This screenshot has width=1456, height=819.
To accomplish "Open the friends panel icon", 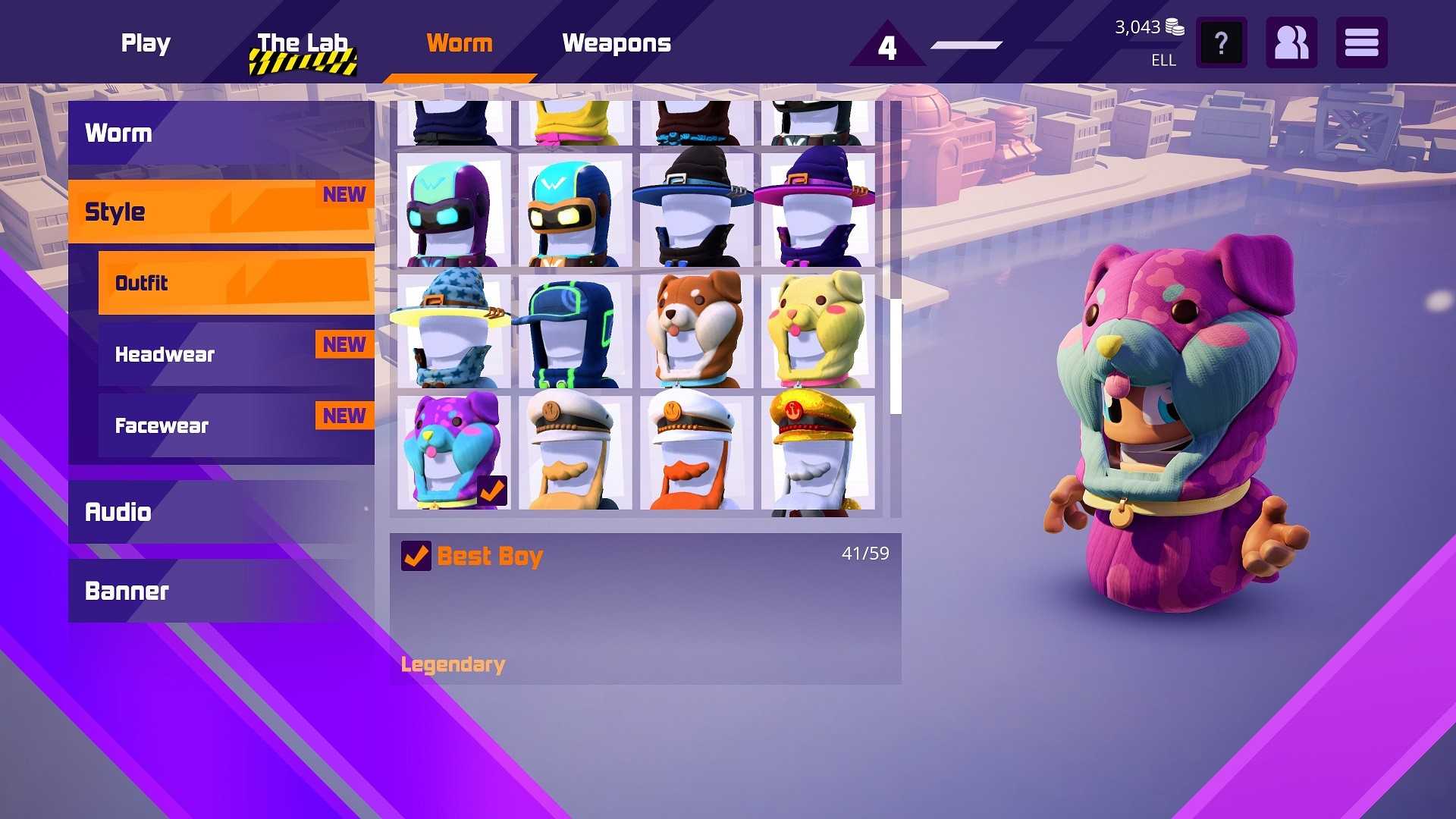I will tap(1291, 43).
